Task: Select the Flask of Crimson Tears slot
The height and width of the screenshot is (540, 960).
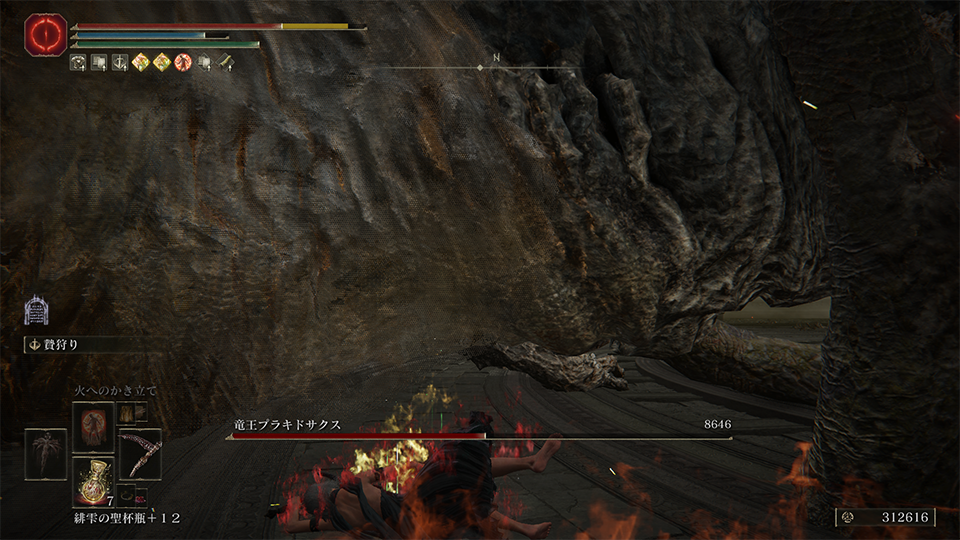Action: click(93, 481)
